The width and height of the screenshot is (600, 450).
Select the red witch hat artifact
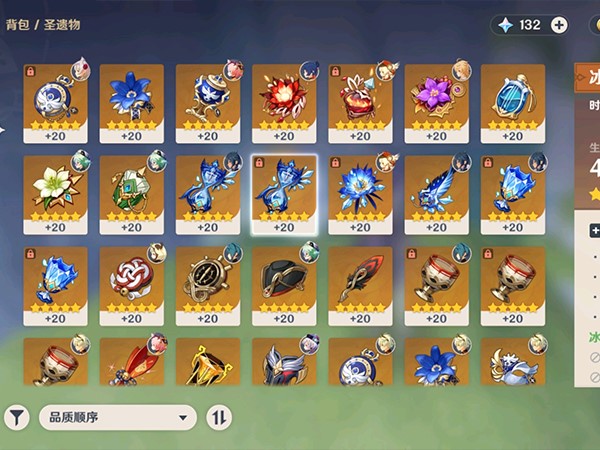point(360,98)
